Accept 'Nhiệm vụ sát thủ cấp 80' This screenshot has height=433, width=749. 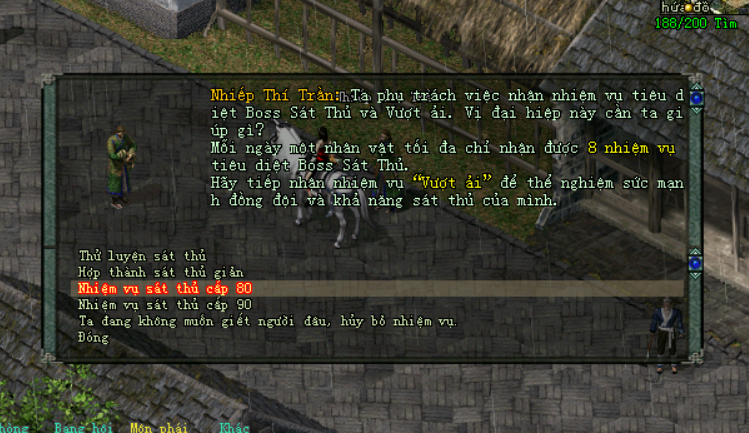(x=165, y=288)
